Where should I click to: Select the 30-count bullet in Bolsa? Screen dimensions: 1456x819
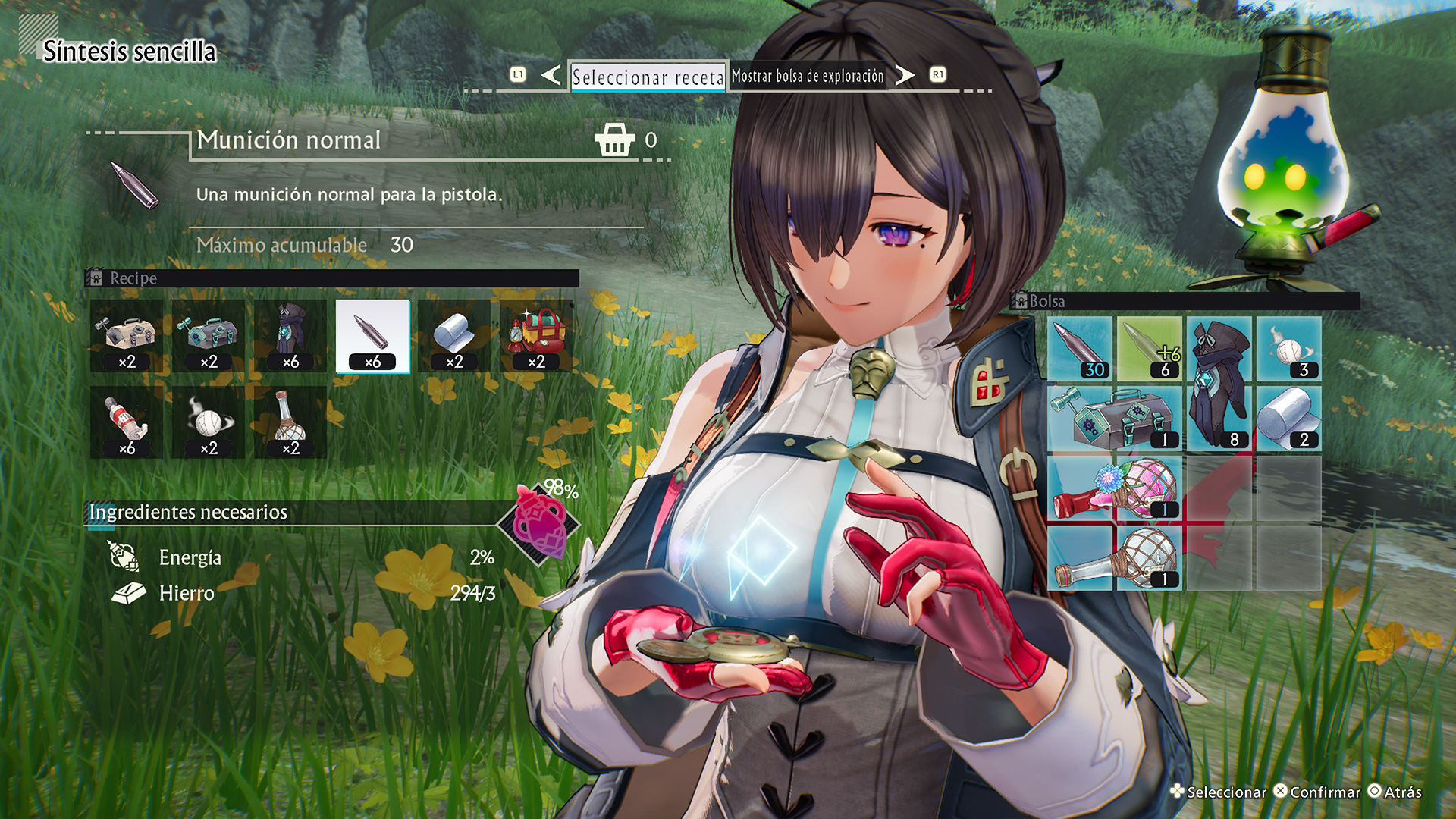coord(1080,349)
